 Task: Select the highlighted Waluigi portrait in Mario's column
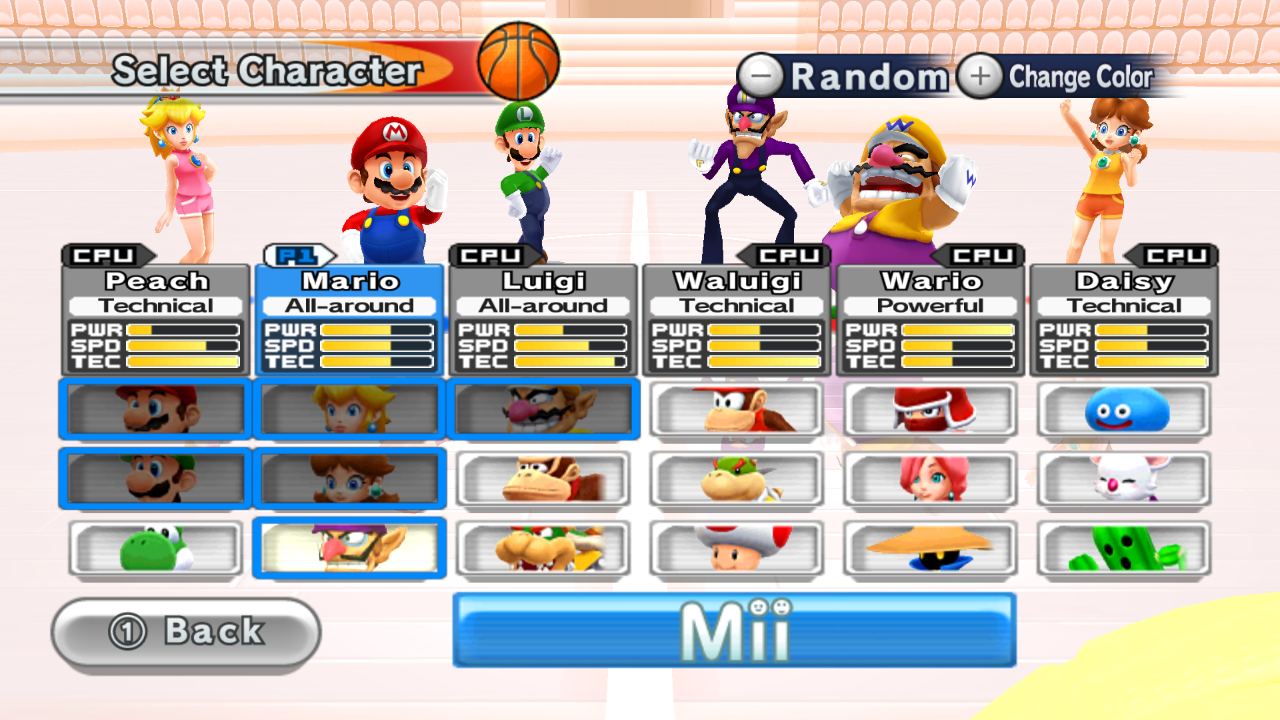348,547
